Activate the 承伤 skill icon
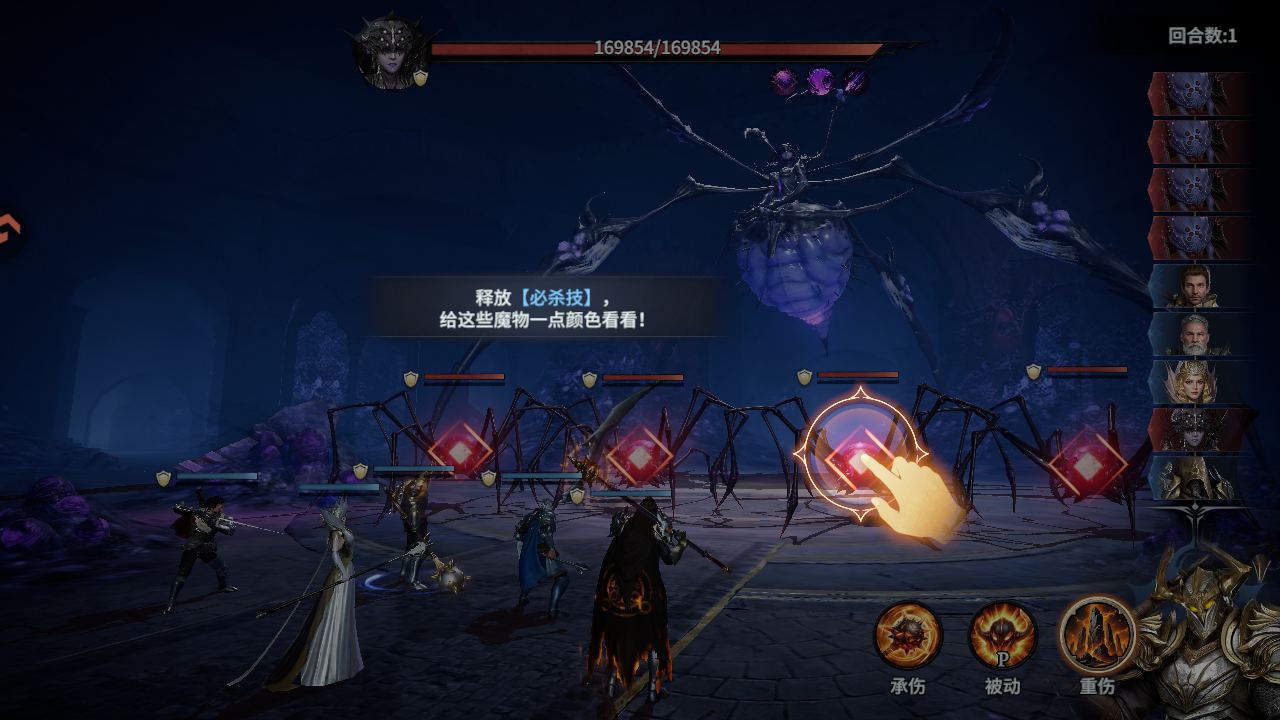This screenshot has width=1280, height=720. 908,635
